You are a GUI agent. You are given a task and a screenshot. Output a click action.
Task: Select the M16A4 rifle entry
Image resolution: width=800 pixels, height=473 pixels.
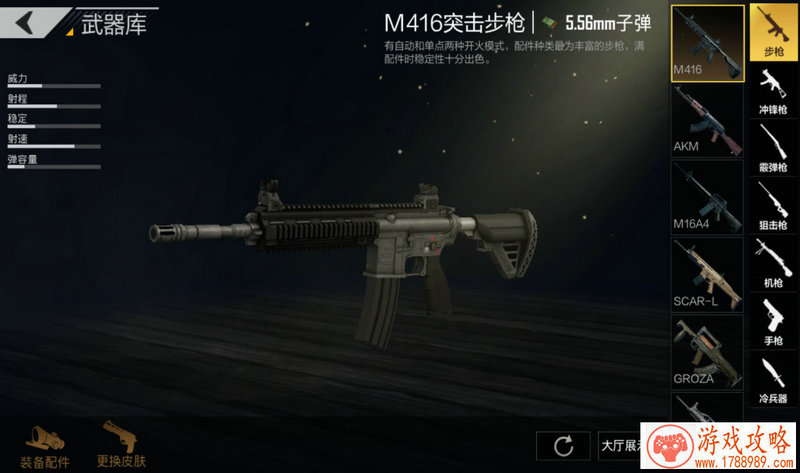707,197
